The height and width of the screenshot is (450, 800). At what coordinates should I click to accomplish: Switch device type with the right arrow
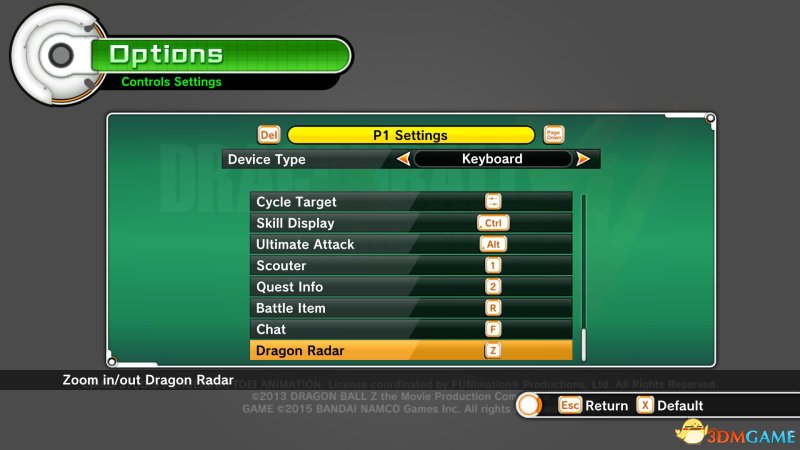tap(583, 159)
